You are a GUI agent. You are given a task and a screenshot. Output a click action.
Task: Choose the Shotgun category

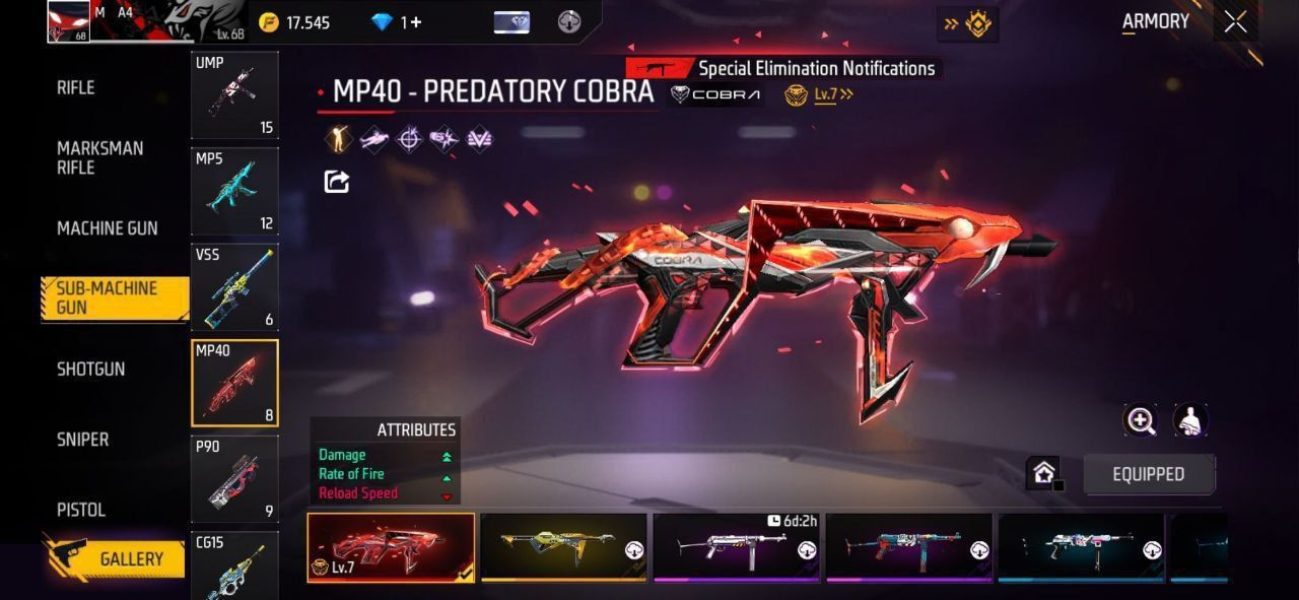91,369
